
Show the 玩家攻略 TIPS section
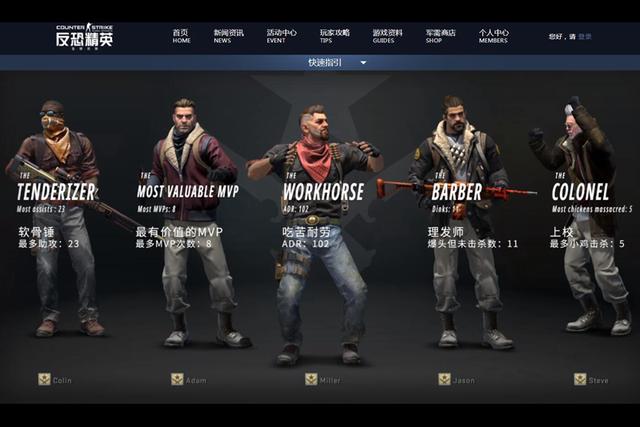tap(333, 36)
